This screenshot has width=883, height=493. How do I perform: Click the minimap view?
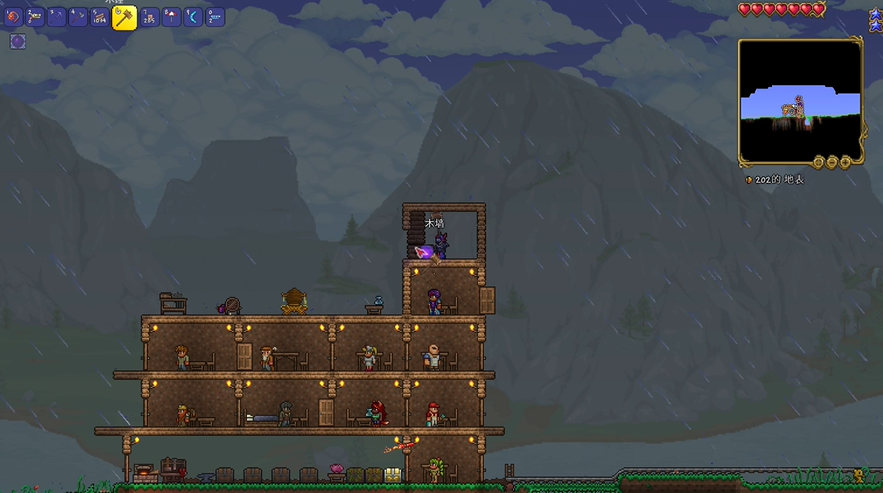799,100
